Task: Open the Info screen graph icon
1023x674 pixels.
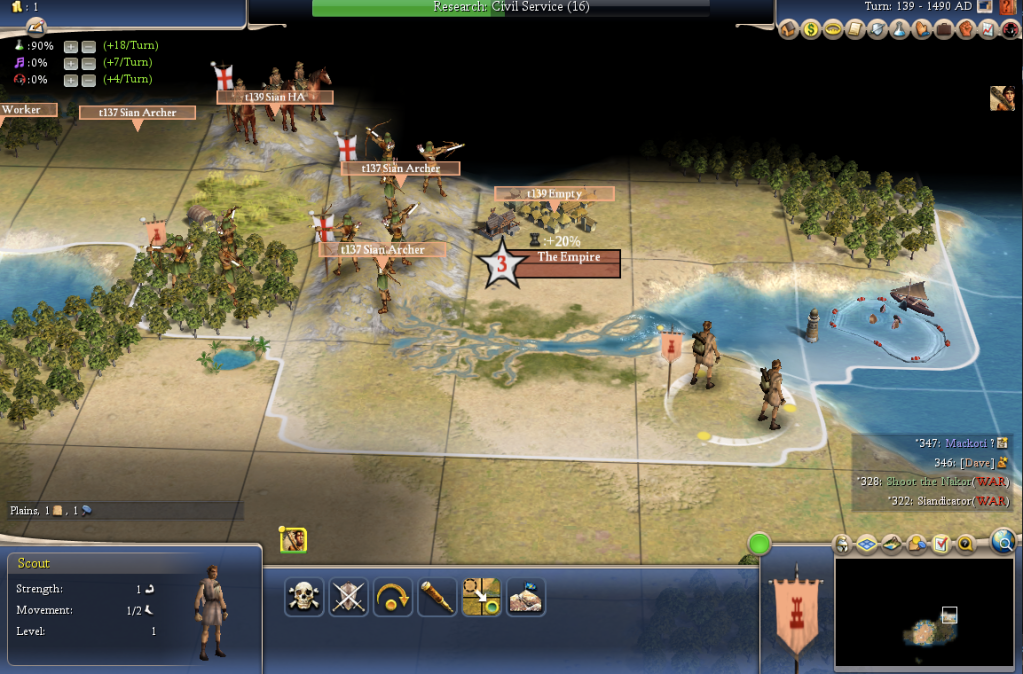Action: [986, 30]
